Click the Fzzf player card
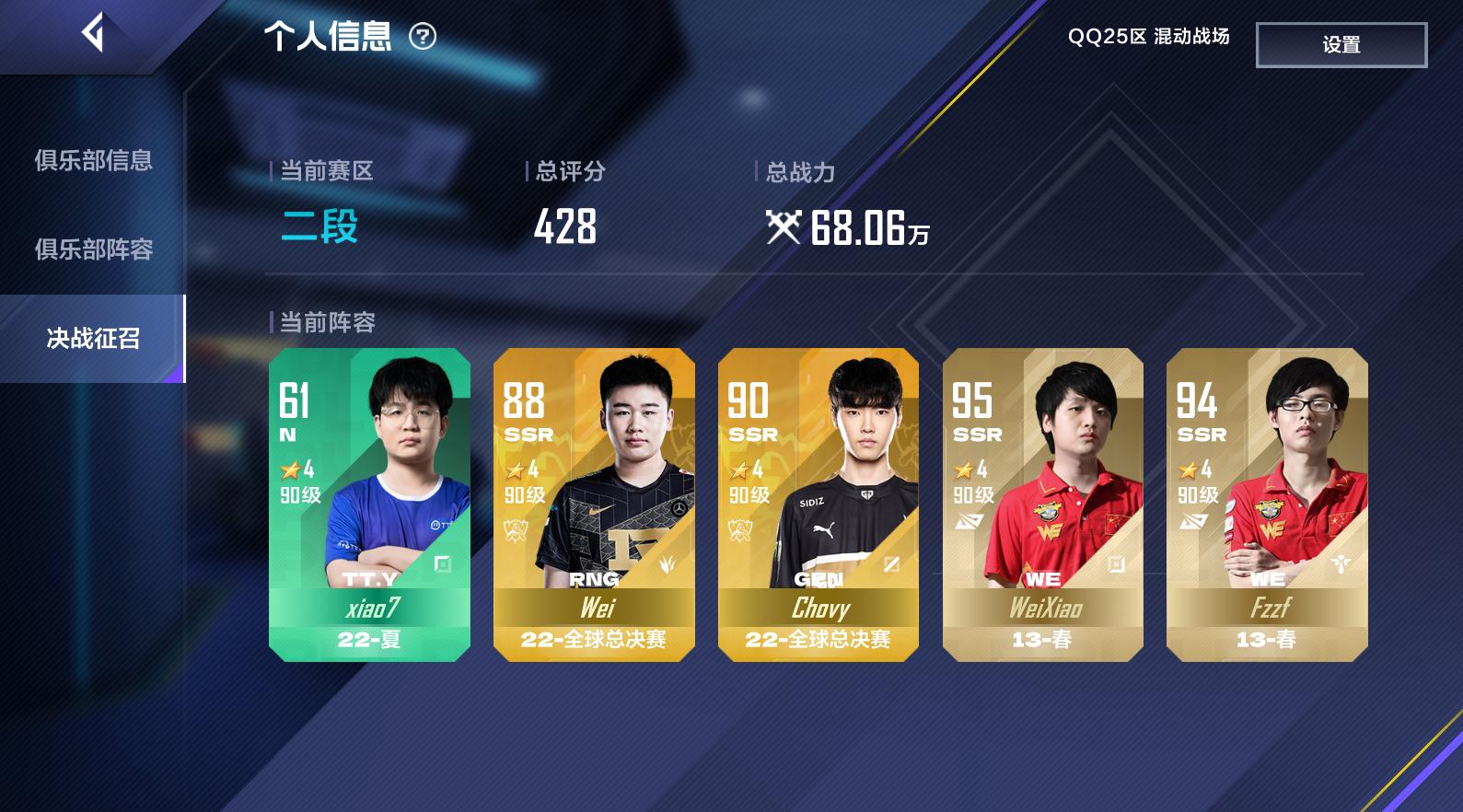 [1267, 505]
